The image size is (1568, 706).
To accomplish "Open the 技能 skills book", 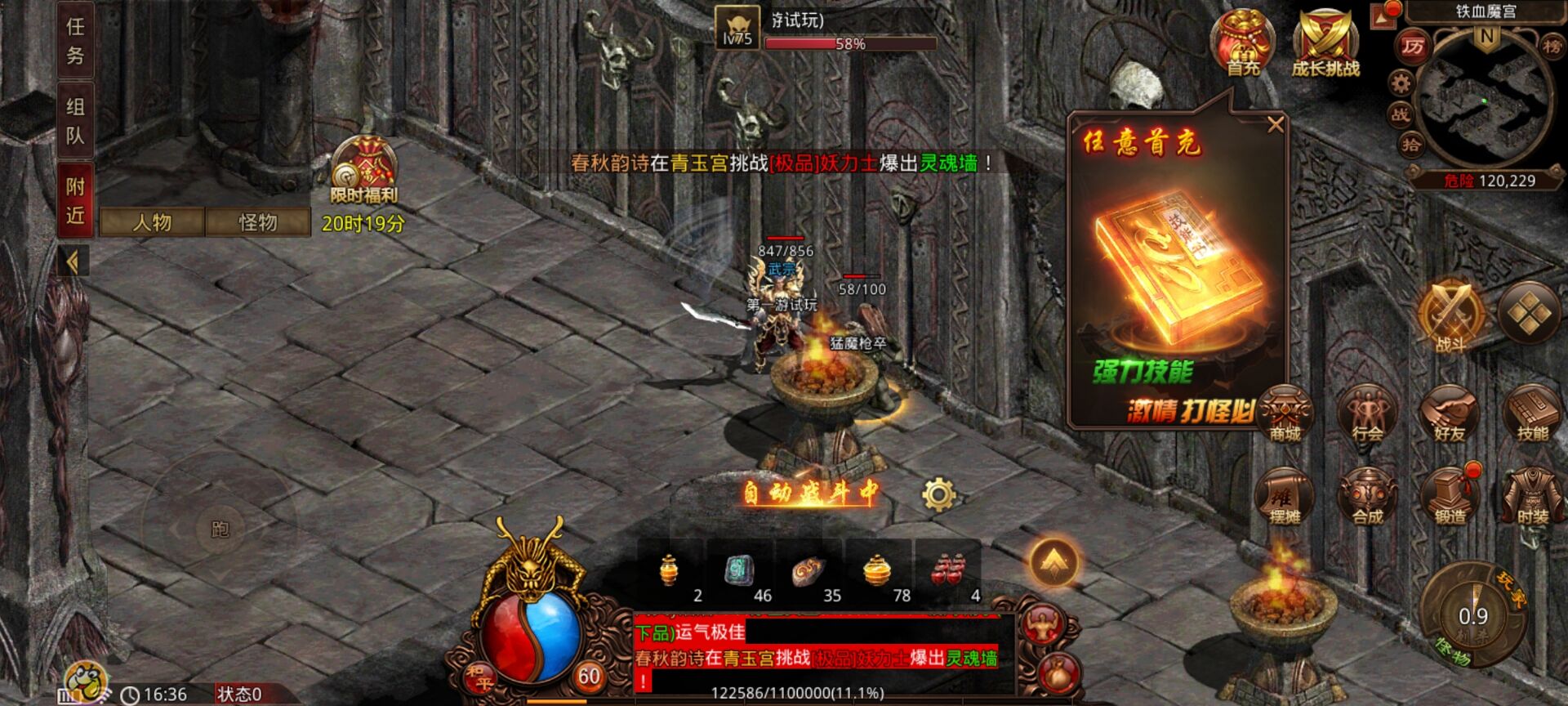I will (x=1532, y=413).
